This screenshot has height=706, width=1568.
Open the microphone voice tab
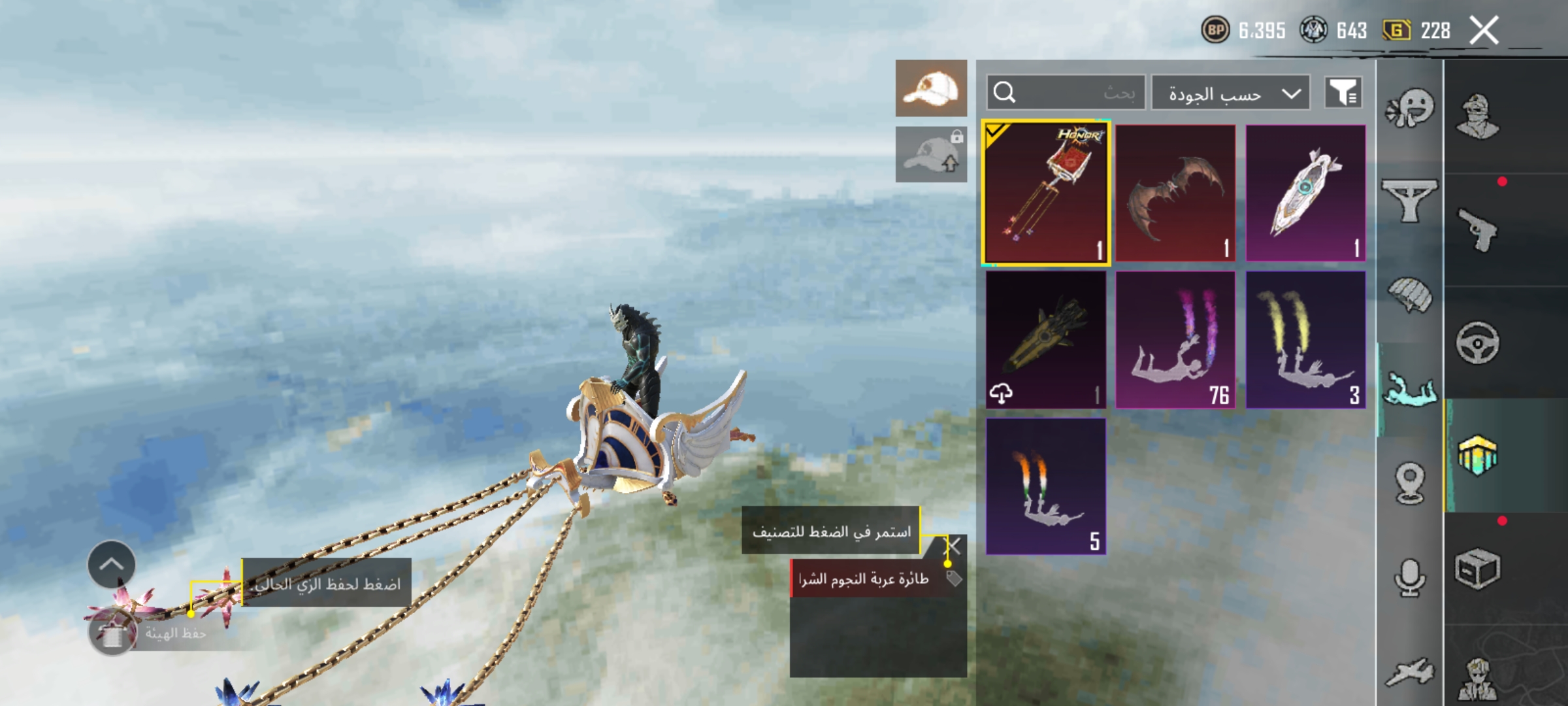(x=1409, y=578)
